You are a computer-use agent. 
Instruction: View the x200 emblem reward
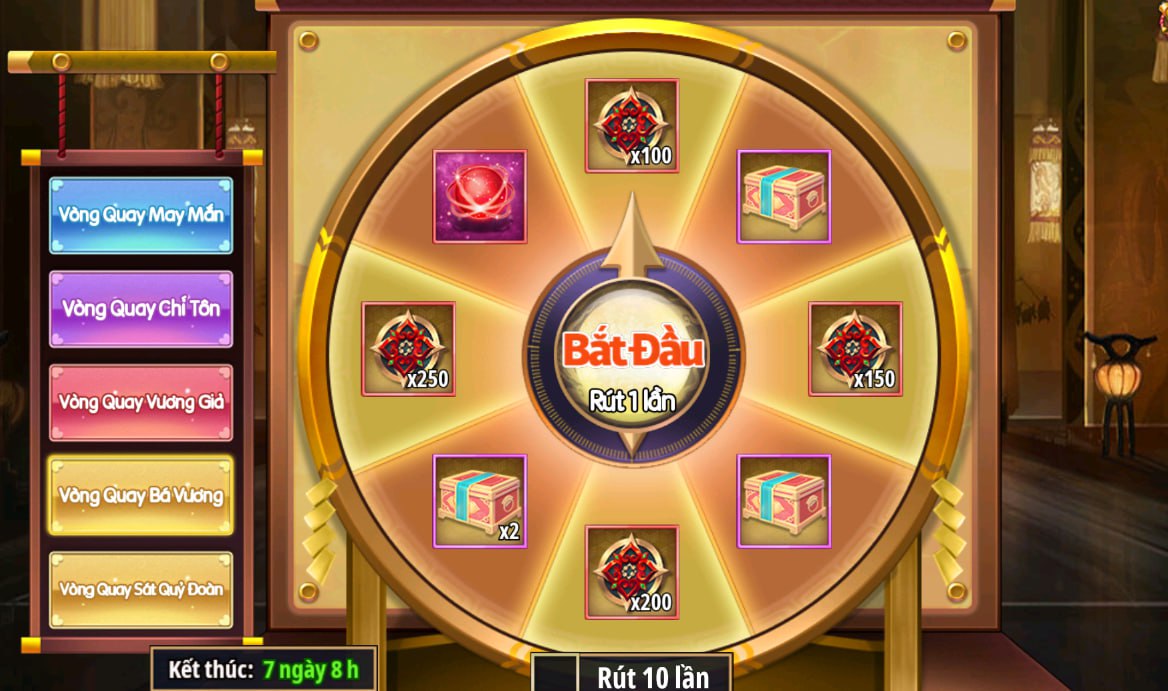pos(632,572)
